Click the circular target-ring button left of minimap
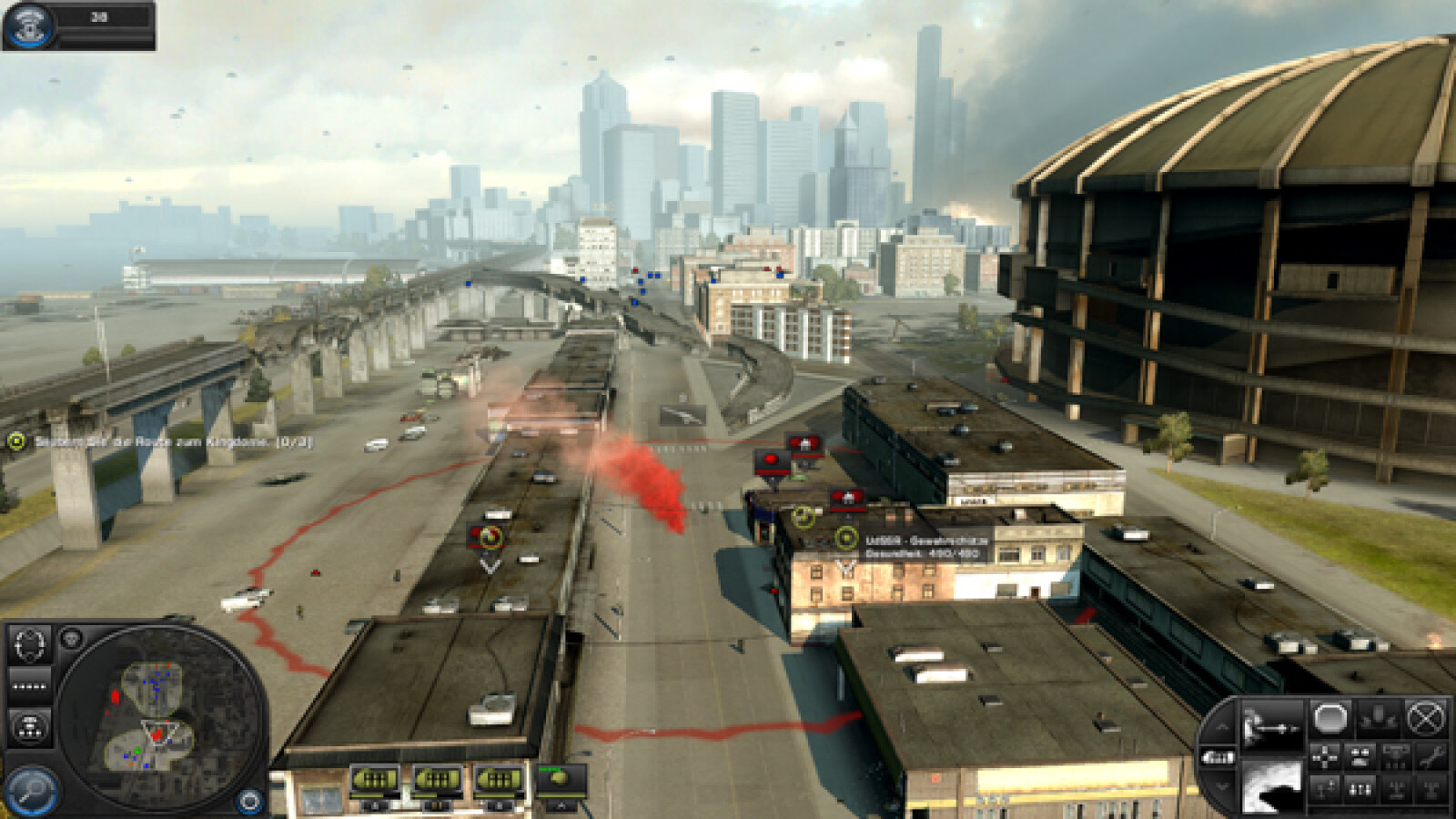1456x819 pixels. 30,645
